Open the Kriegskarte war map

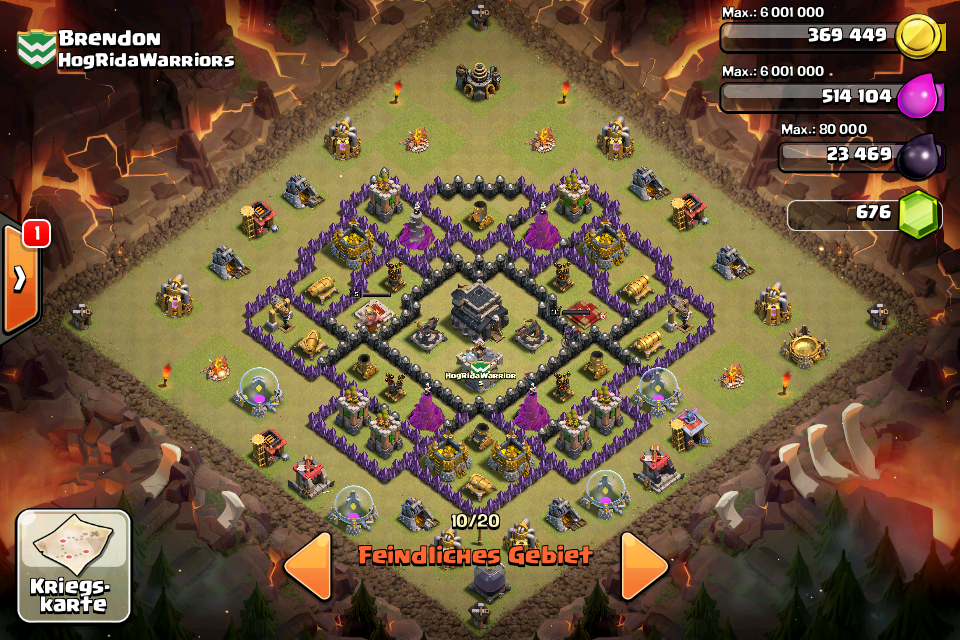73,564
